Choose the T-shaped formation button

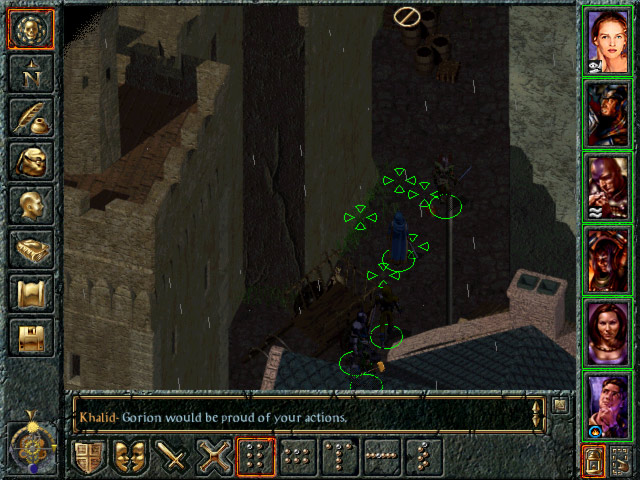point(342,456)
